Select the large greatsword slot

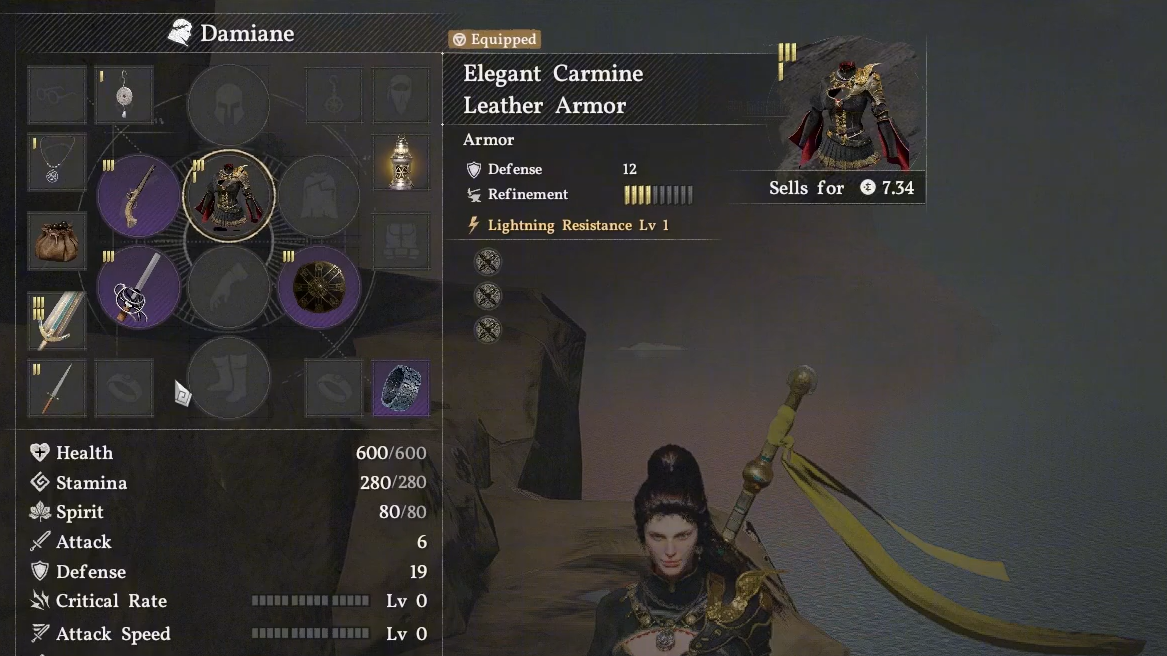[56, 320]
